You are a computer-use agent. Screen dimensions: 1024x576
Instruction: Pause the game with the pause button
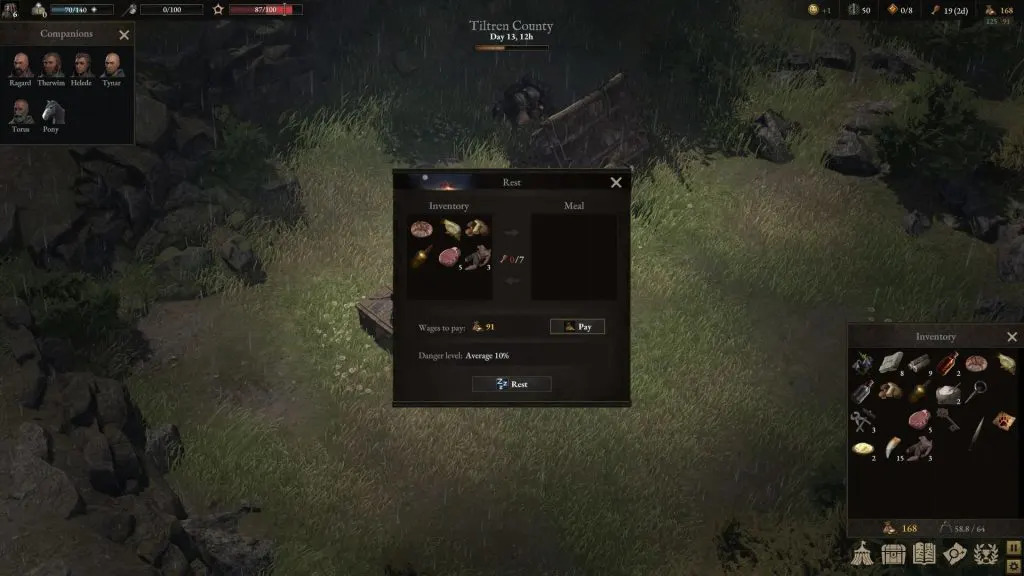(1012, 547)
